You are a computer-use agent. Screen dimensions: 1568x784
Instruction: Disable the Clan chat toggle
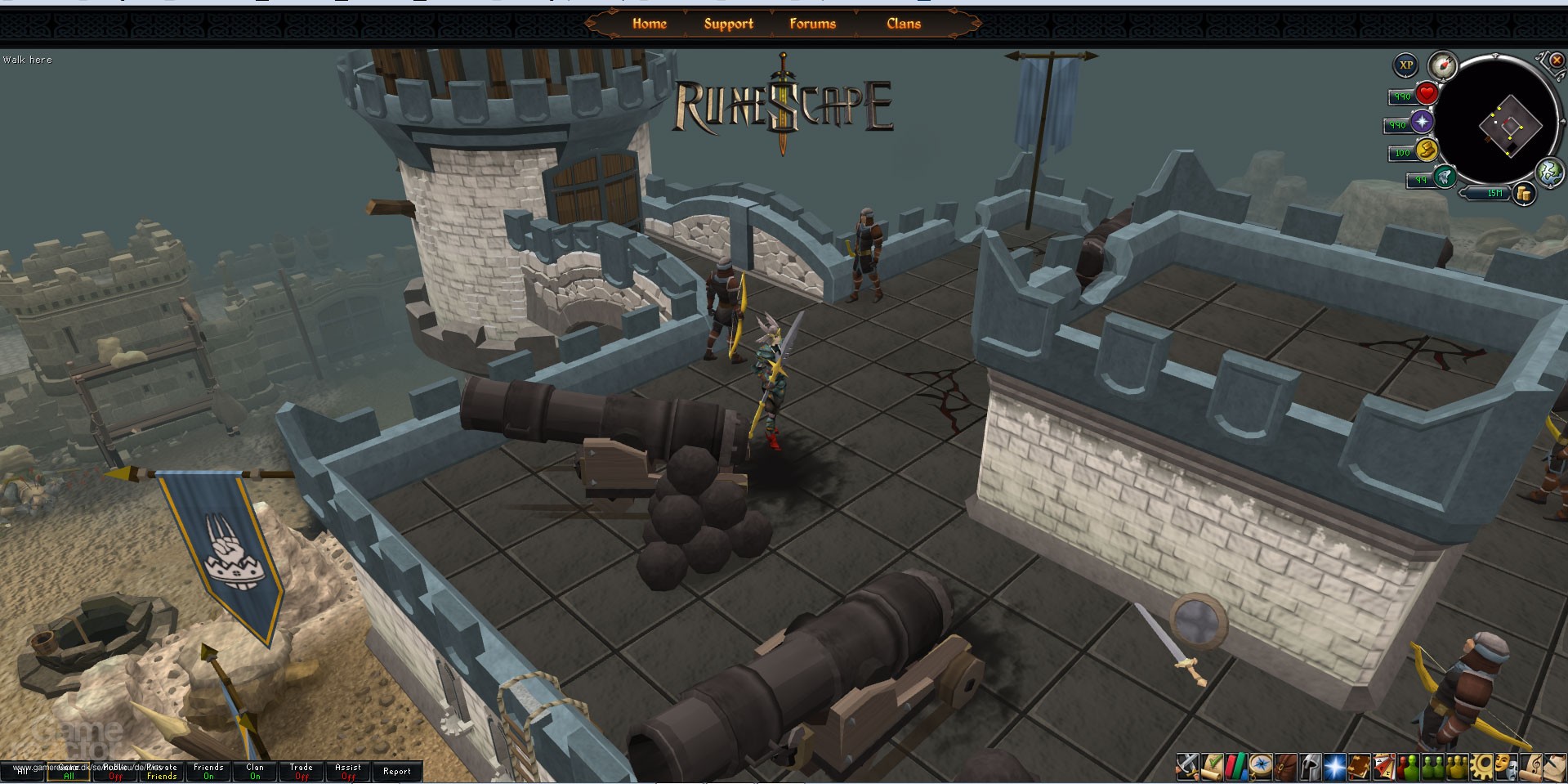tap(255, 772)
